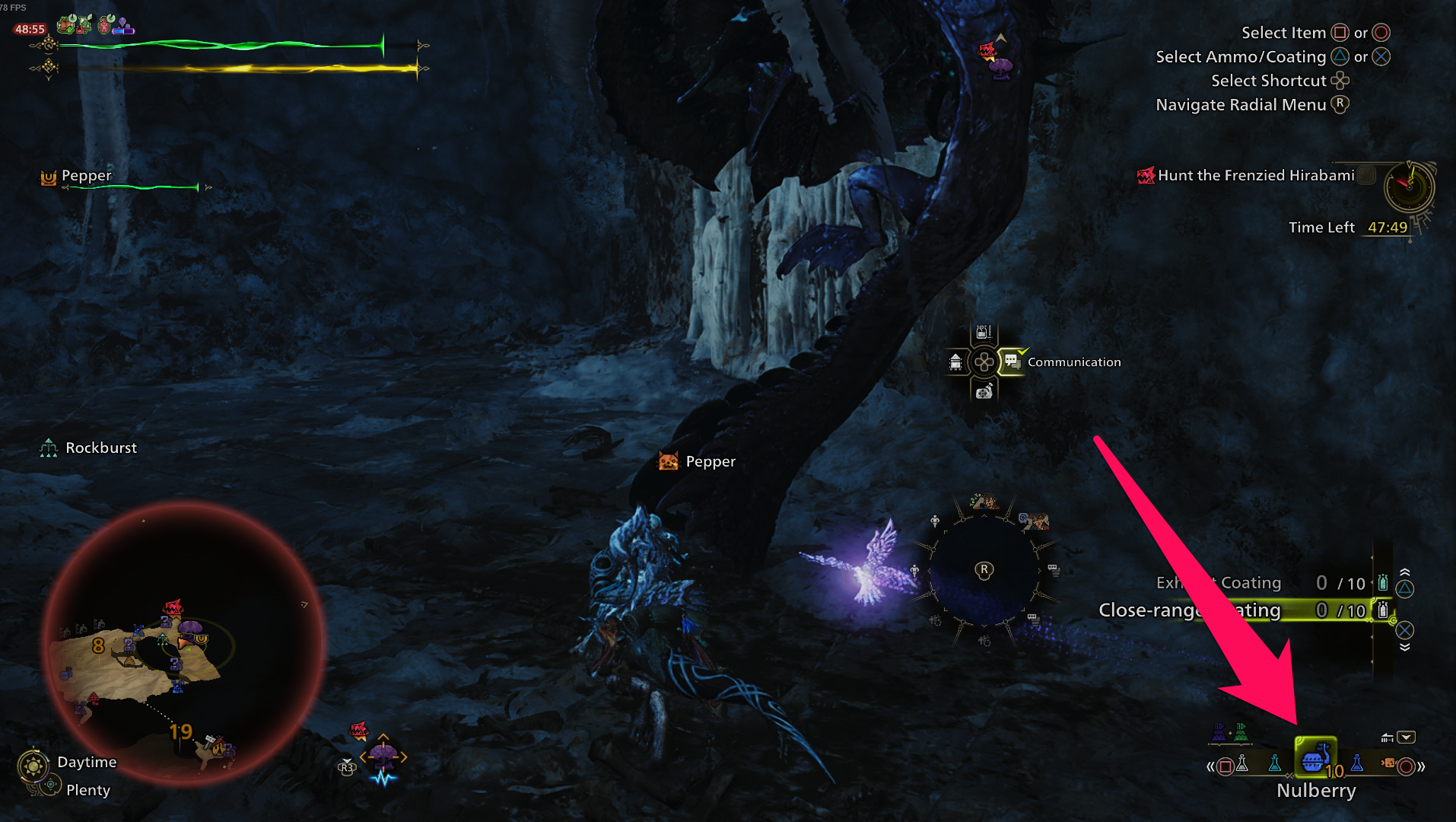This screenshot has width=1456, height=822.
Task: Select the map pouch icon below the d-pad menu
Action: click(984, 393)
